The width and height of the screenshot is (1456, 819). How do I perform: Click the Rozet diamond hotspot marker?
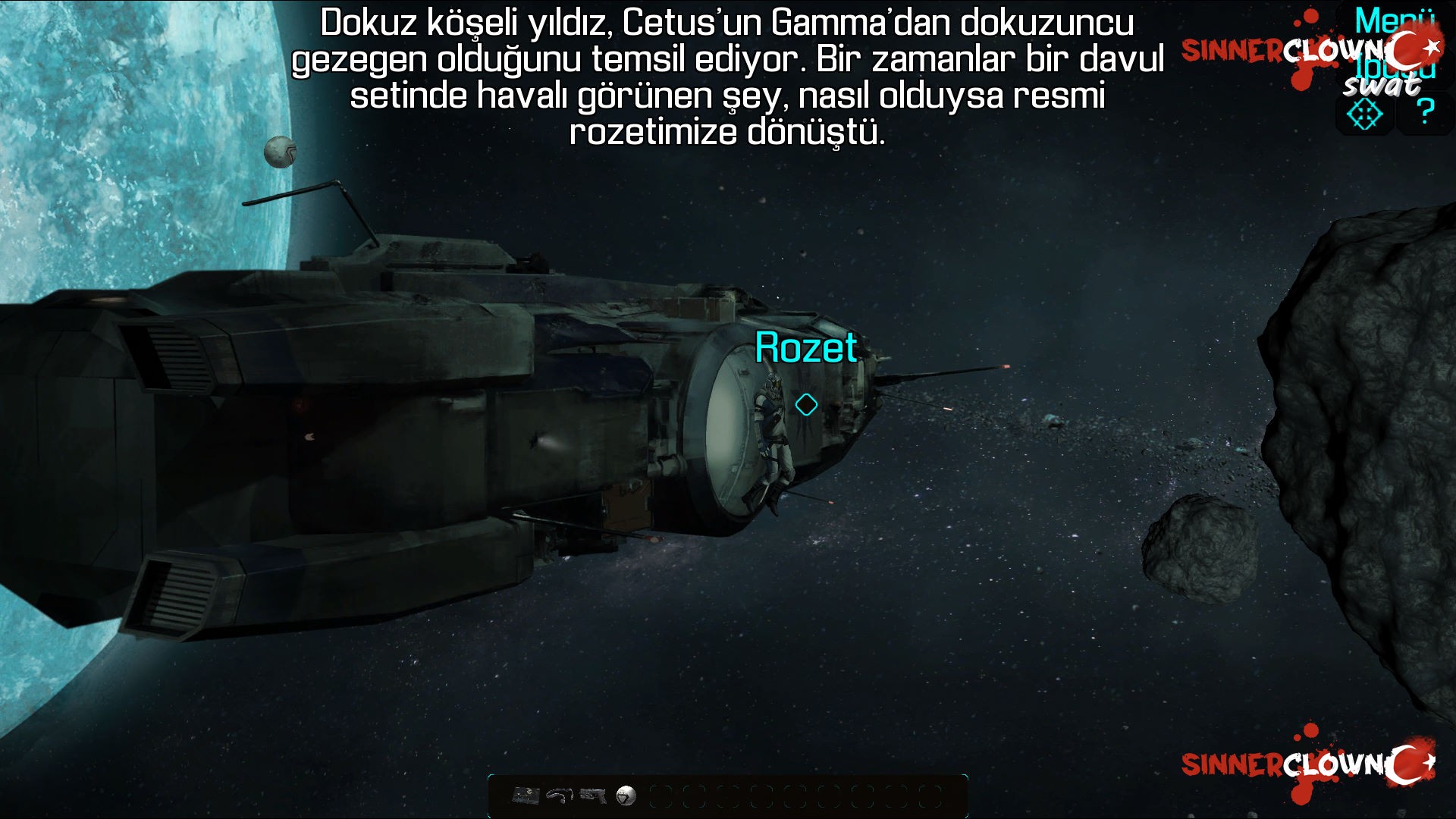click(805, 405)
